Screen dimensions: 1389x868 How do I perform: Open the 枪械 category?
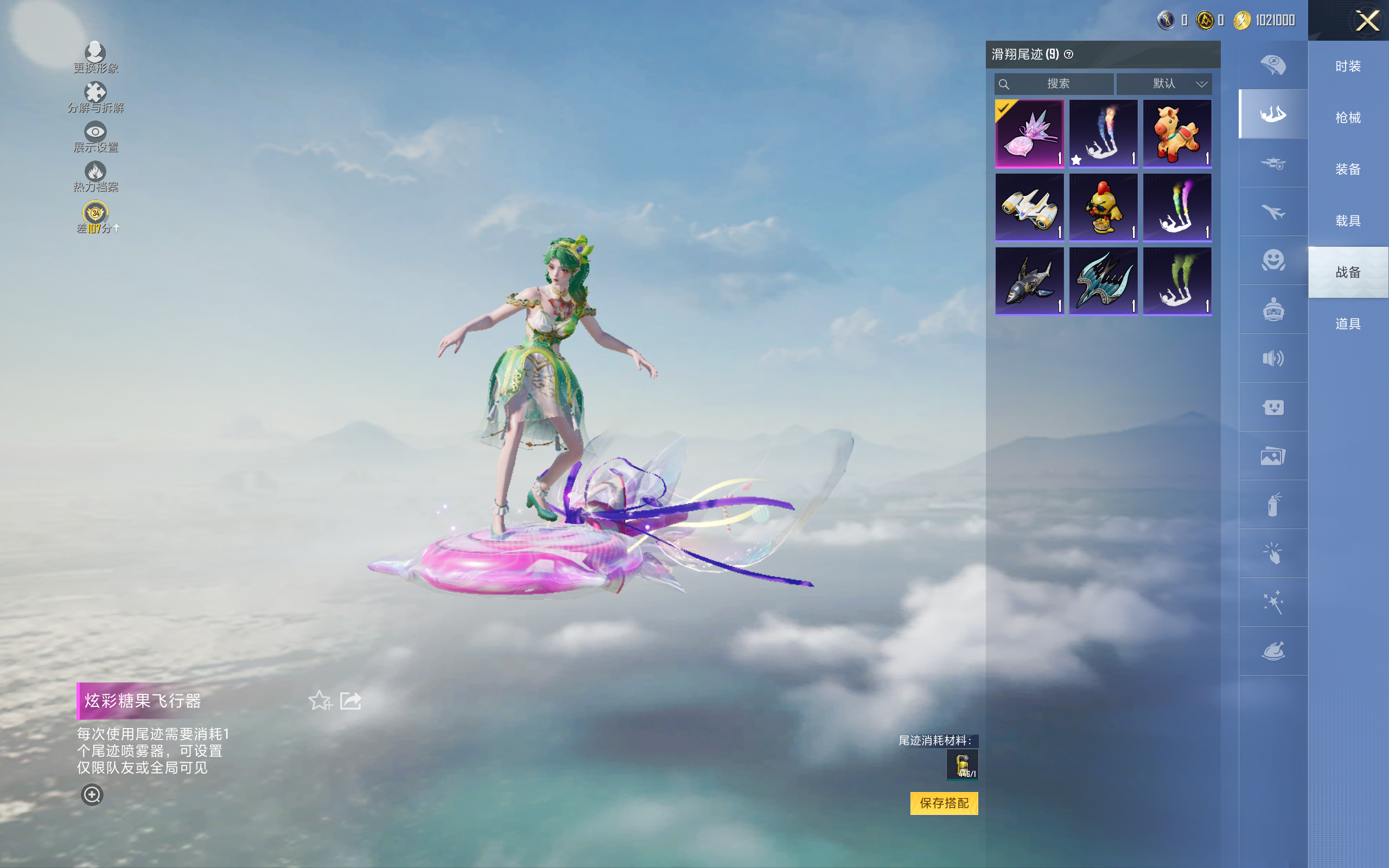(x=1347, y=118)
